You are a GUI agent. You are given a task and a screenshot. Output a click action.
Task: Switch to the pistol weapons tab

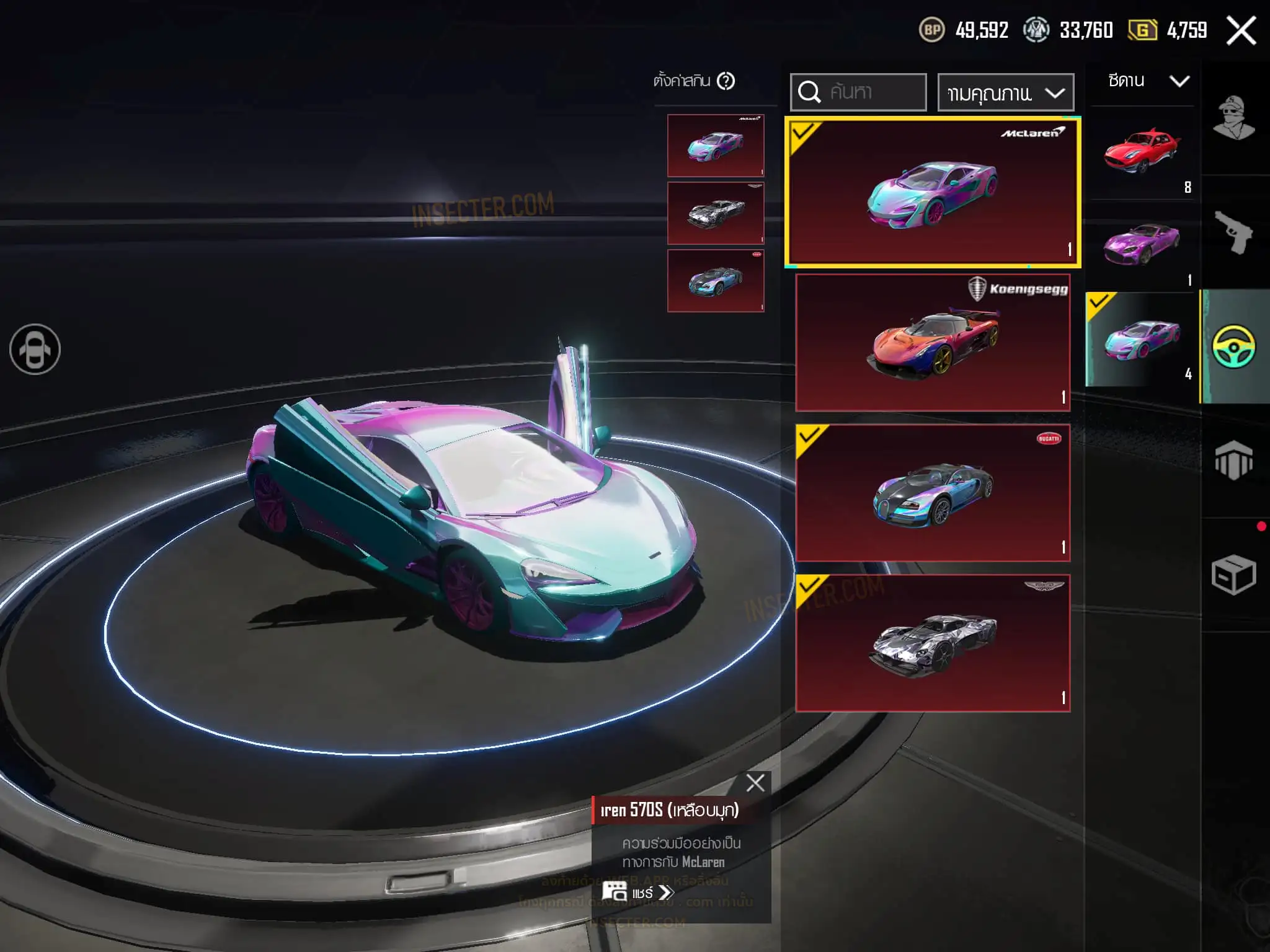(x=1234, y=232)
